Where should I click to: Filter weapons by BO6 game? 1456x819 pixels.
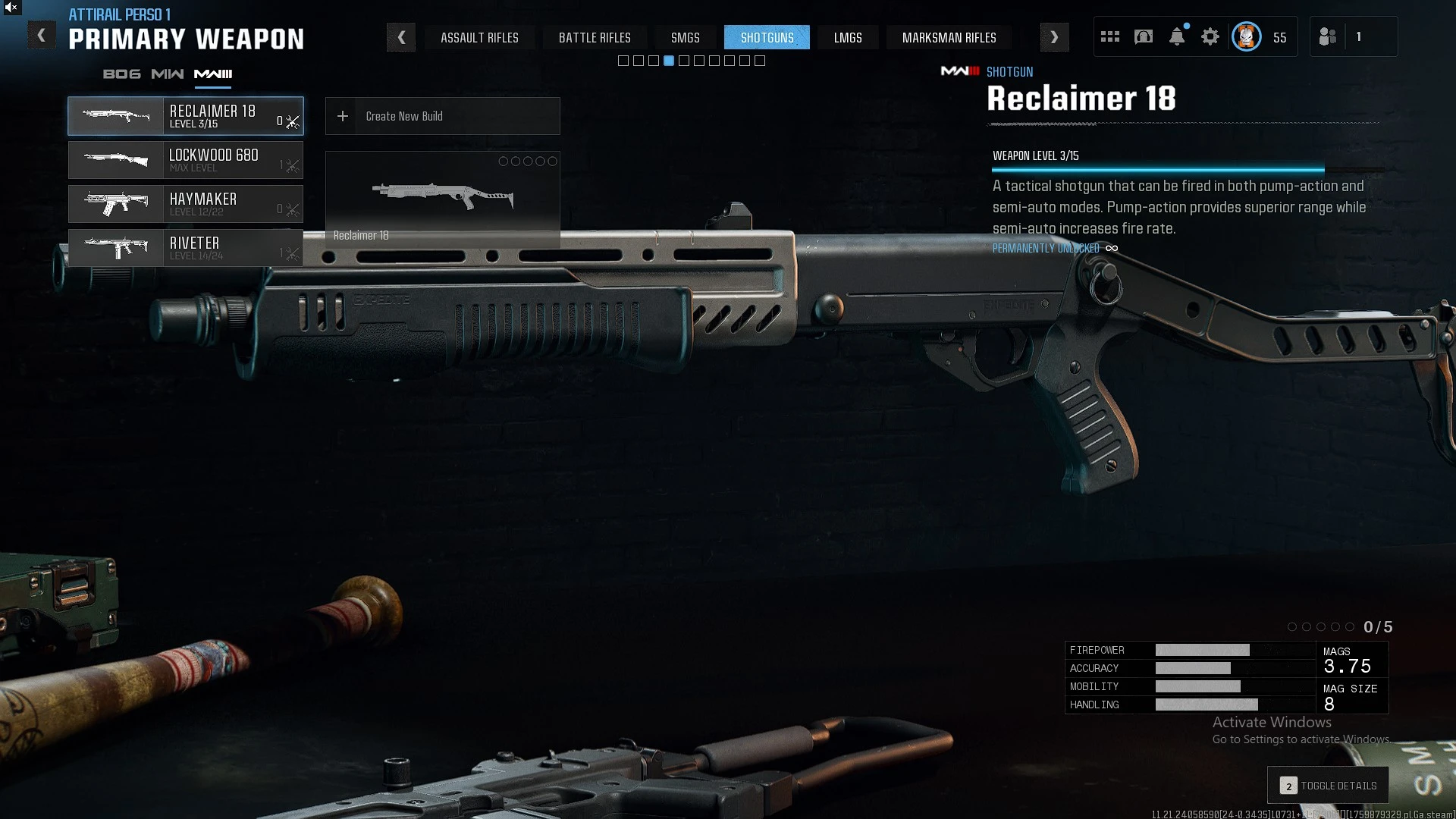[x=122, y=74]
